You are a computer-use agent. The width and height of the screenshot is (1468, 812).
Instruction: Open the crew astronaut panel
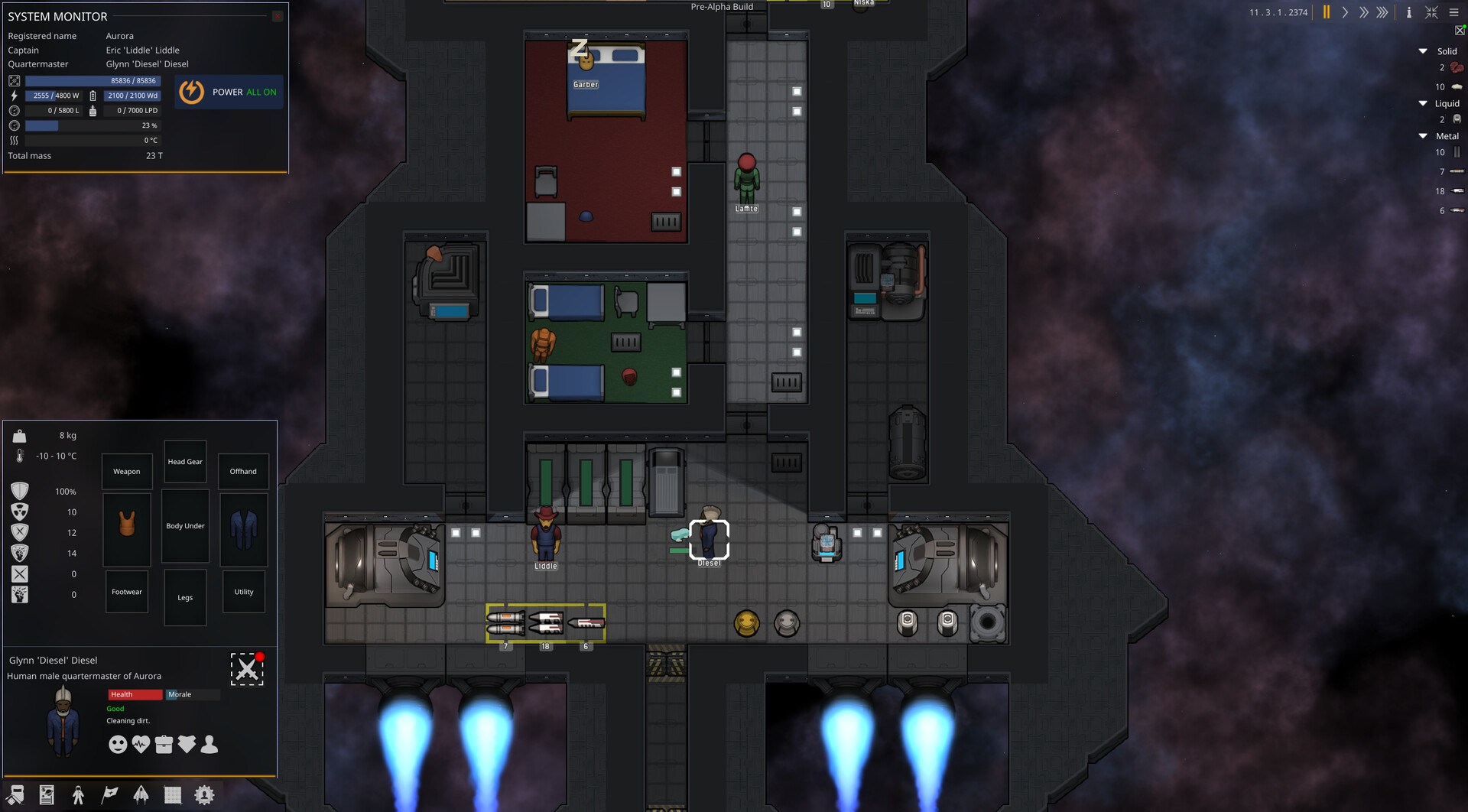77,795
